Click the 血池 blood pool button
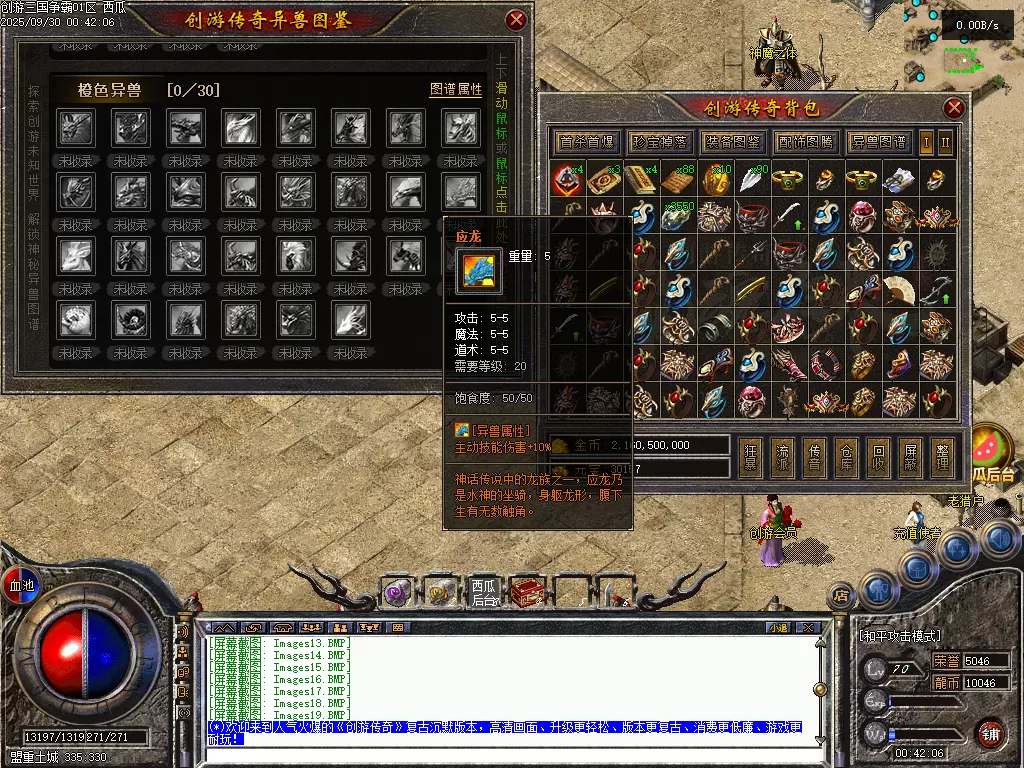 click(21, 584)
